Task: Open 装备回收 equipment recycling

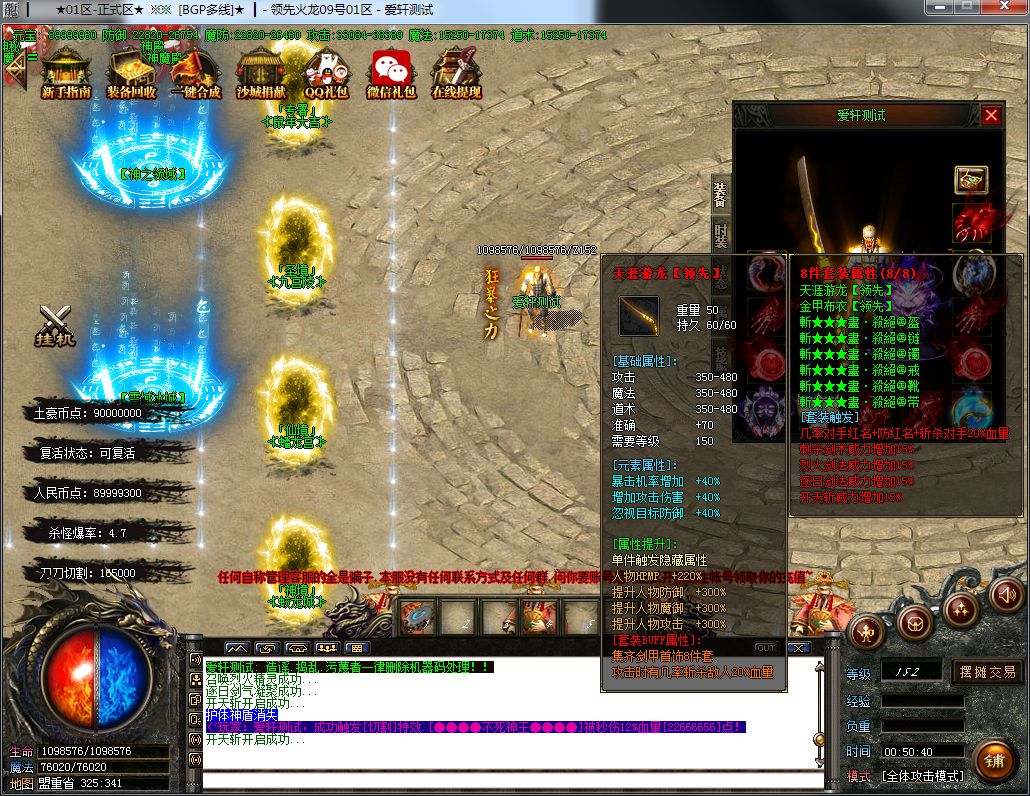Action: [131, 73]
